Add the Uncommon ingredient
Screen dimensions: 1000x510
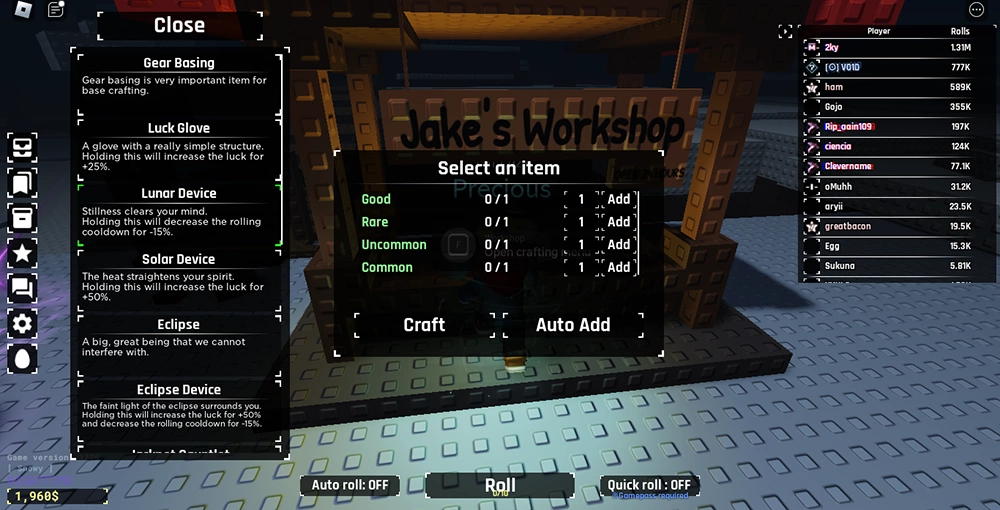click(x=619, y=245)
